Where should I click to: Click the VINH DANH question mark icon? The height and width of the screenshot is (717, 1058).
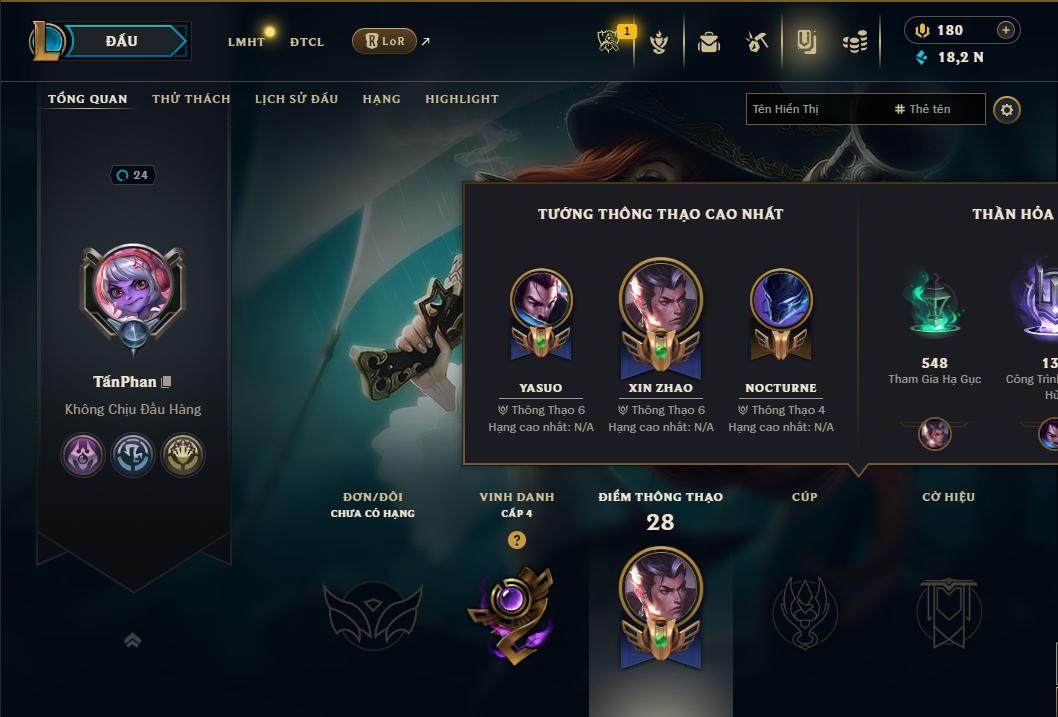pos(516,540)
